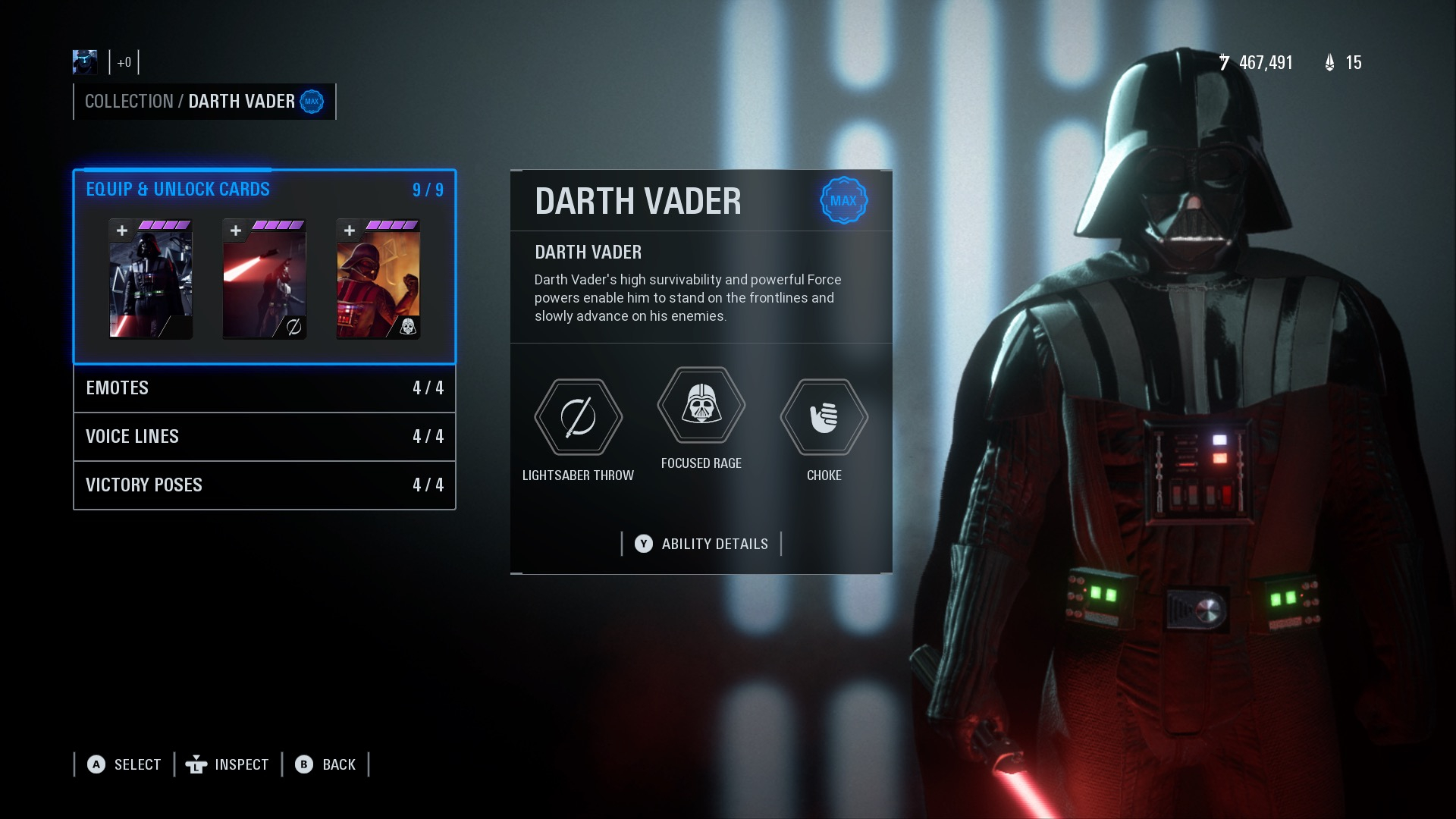1456x819 pixels.
Task: Click the Focused Rage ability icon
Action: (x=701, y=405)
